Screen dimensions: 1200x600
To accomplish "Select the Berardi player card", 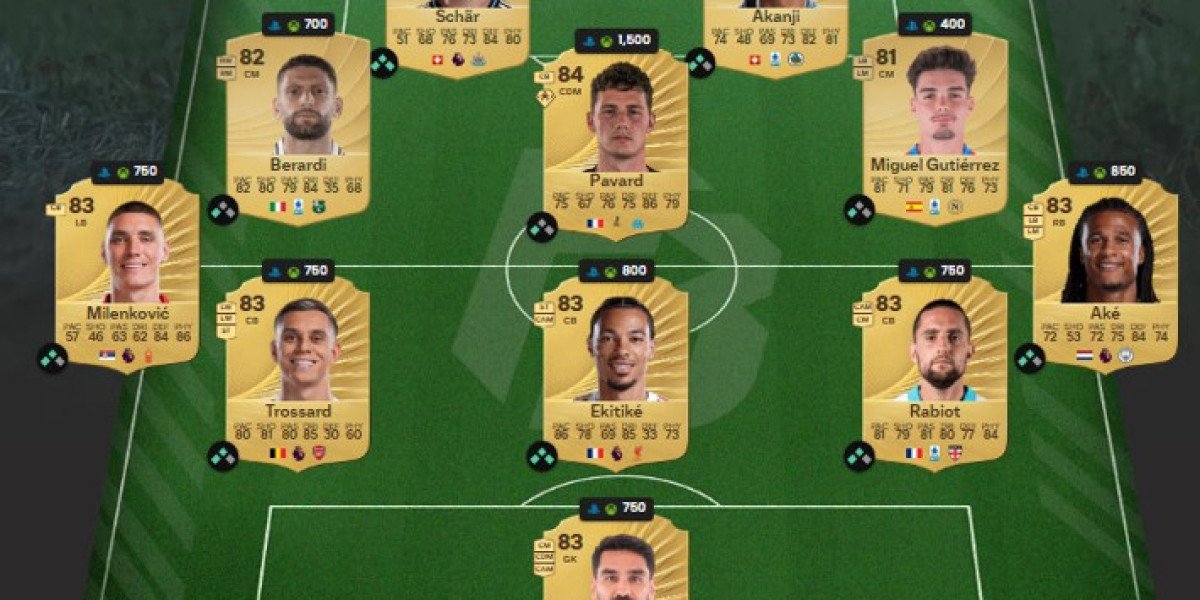I will (297, 125).
